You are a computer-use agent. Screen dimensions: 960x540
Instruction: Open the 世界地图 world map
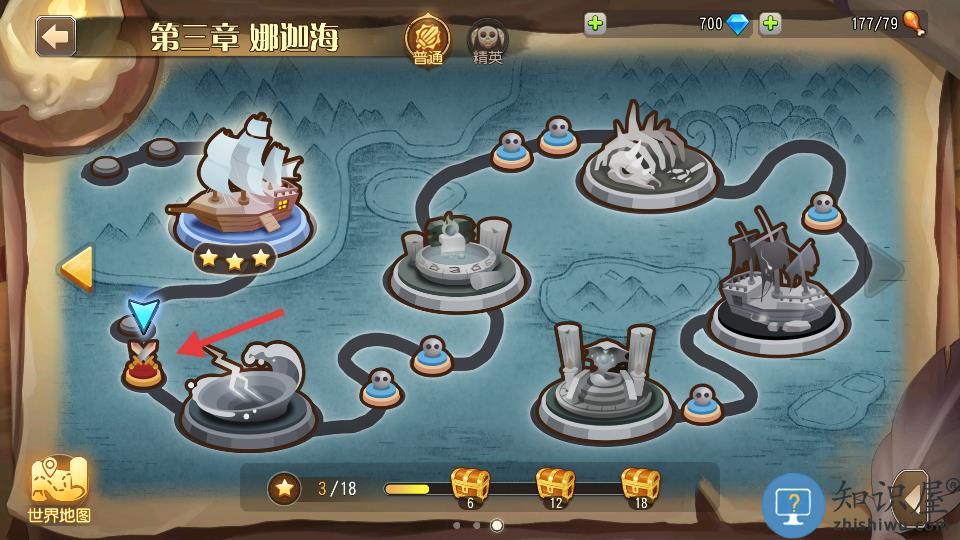coord(60,491)
